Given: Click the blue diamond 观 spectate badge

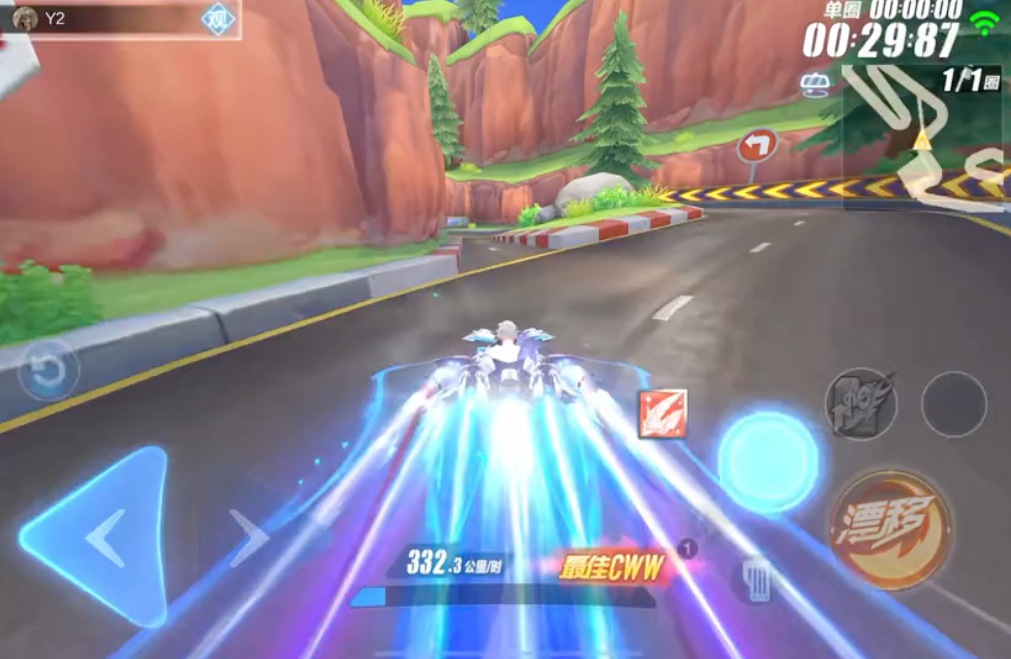Looking at the screenshot, I should point(217,18).
